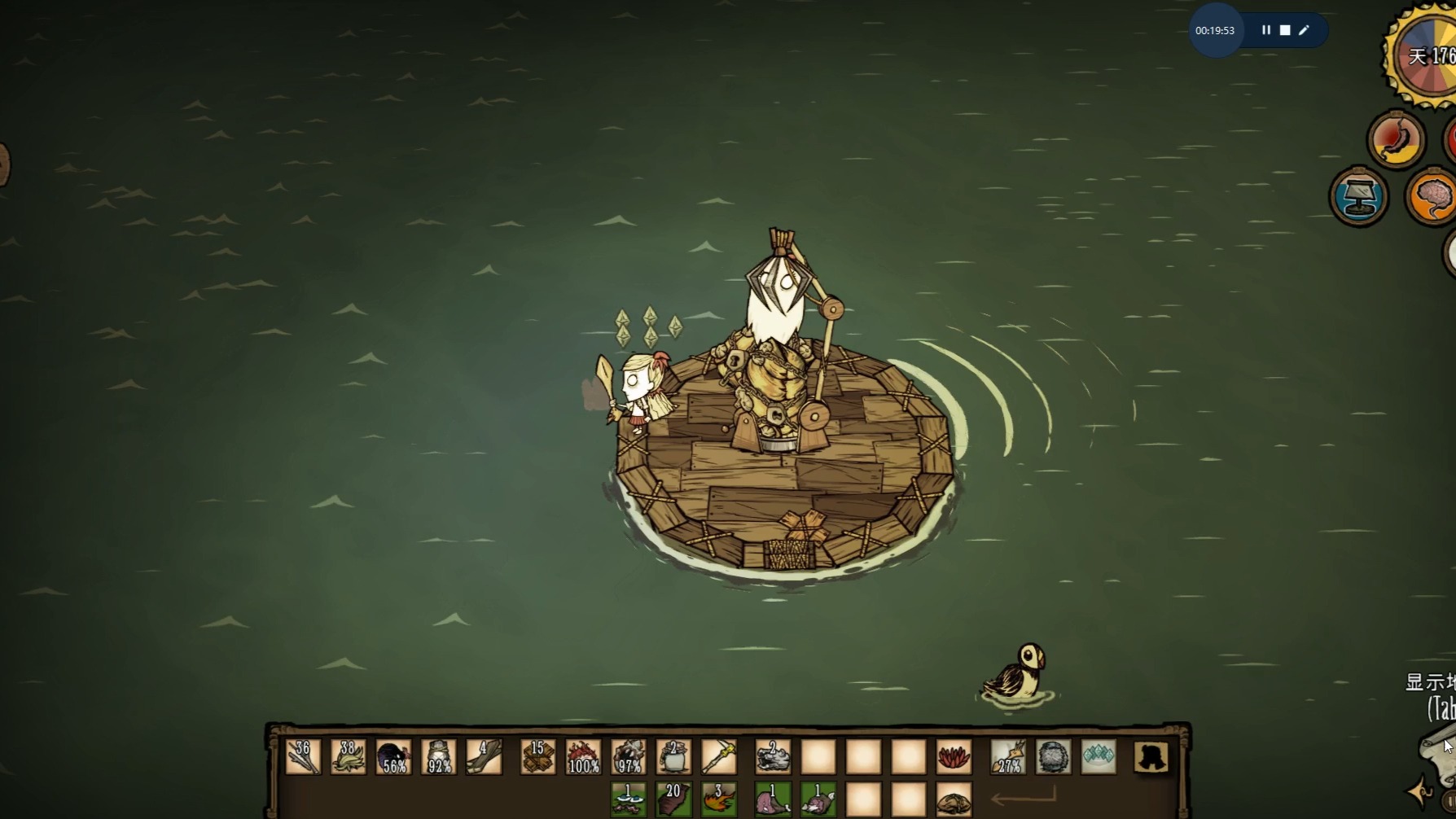
Task: Pause the screen recording
Action: tap(1266, 30)
